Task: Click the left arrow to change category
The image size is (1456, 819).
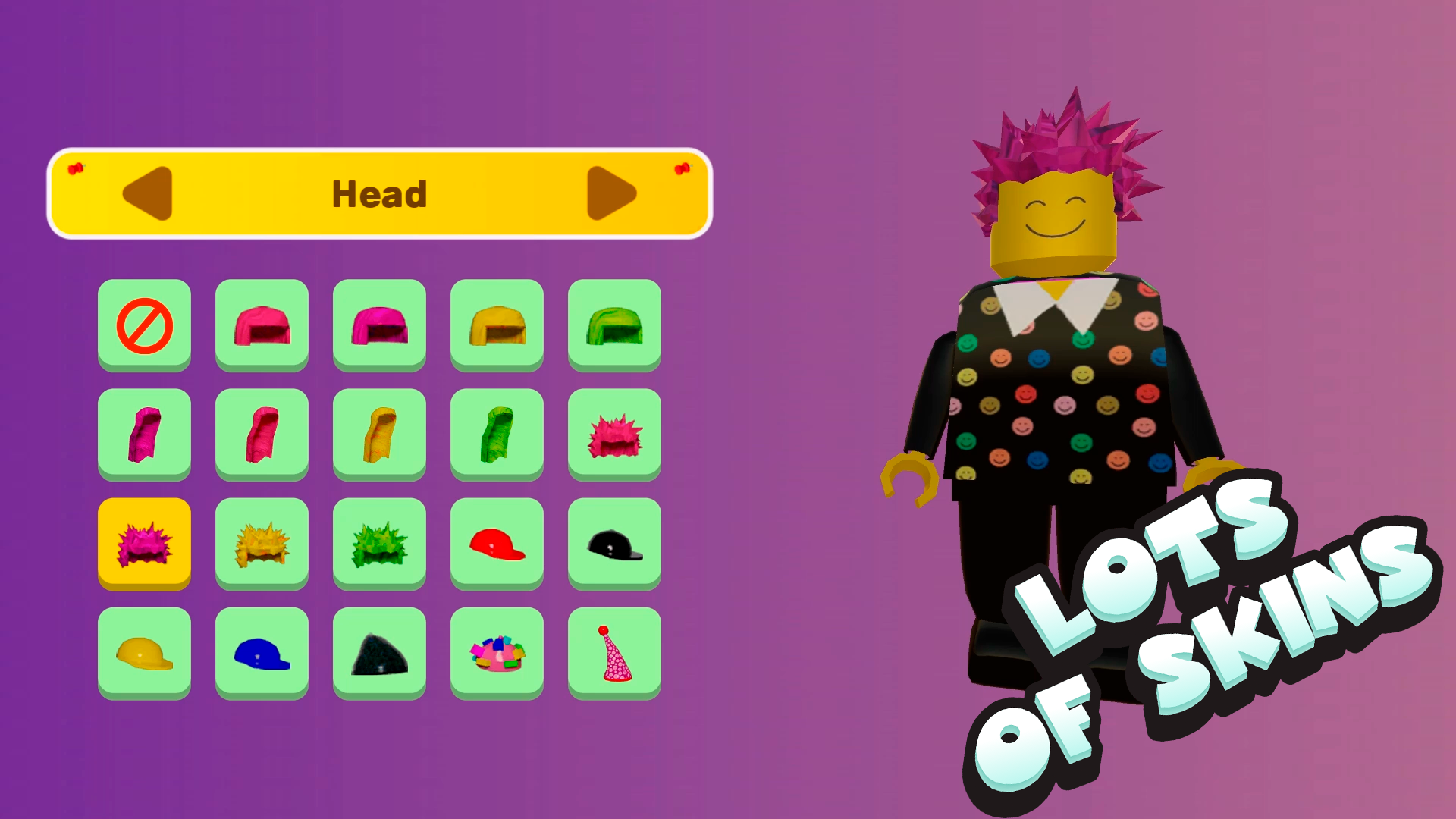Action: tap(149, 193)
